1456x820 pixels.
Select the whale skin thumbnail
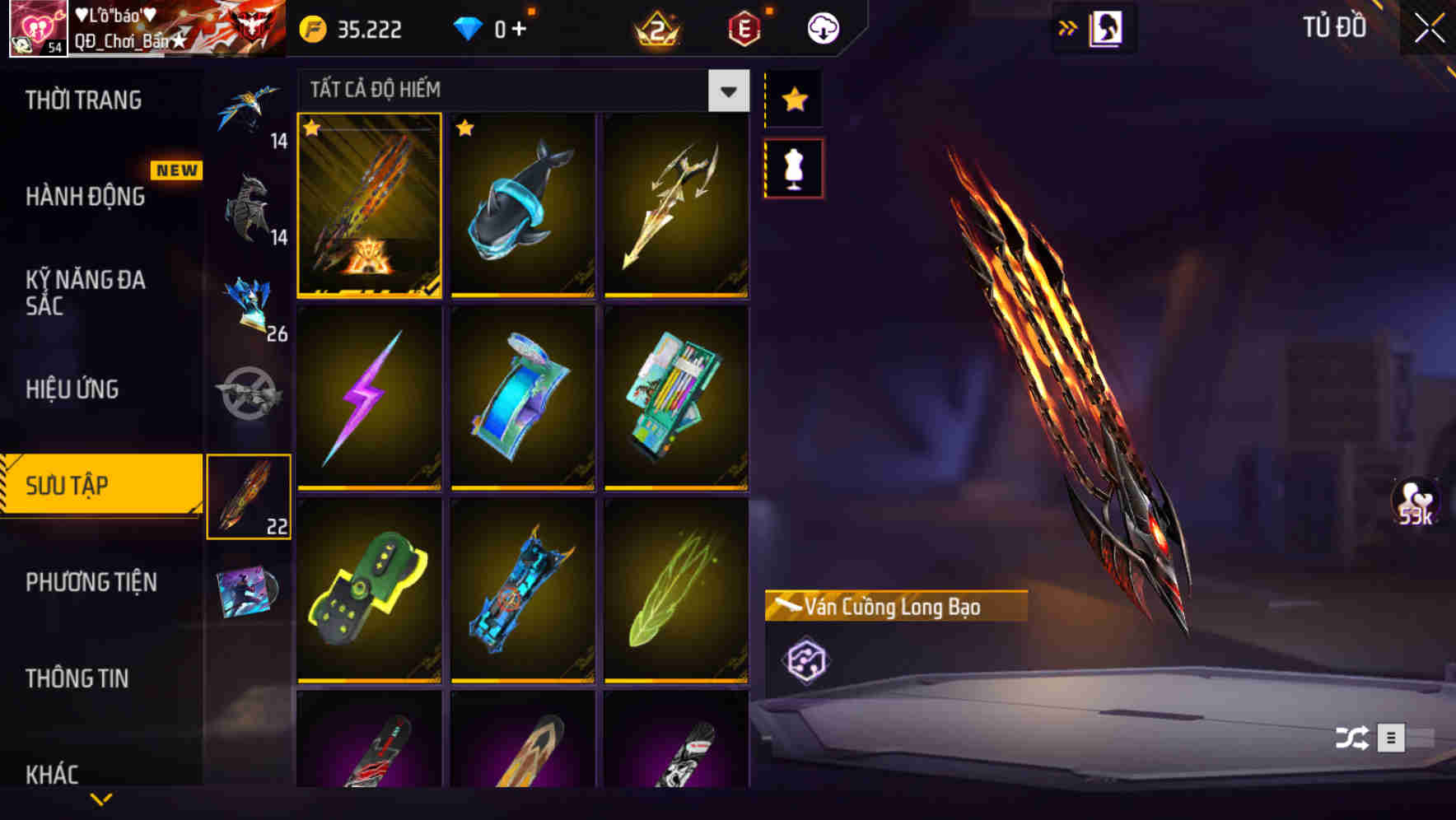pyautogui.click(x=524, y=206)
